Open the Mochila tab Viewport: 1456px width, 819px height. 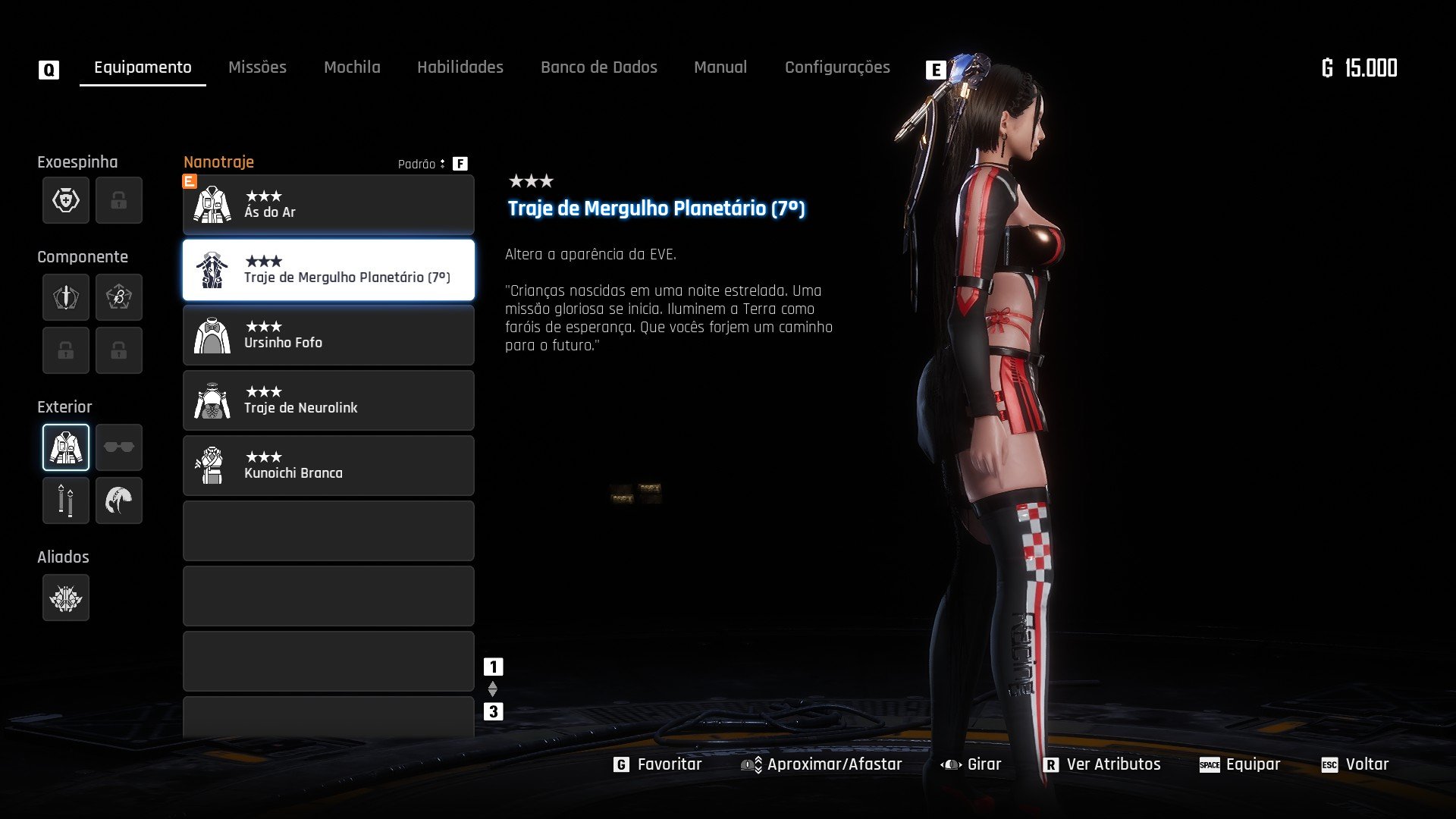[x=352, y=67]
